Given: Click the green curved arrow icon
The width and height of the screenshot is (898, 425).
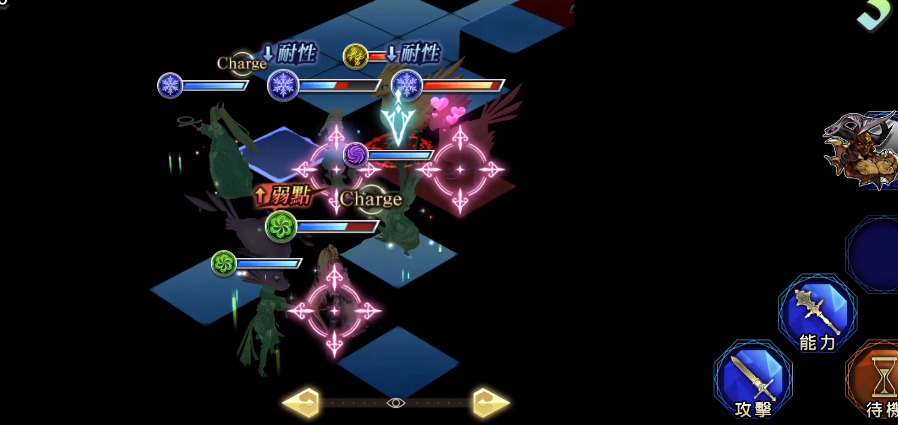Looking at the screenshot, I should click(x=877, y=14).
